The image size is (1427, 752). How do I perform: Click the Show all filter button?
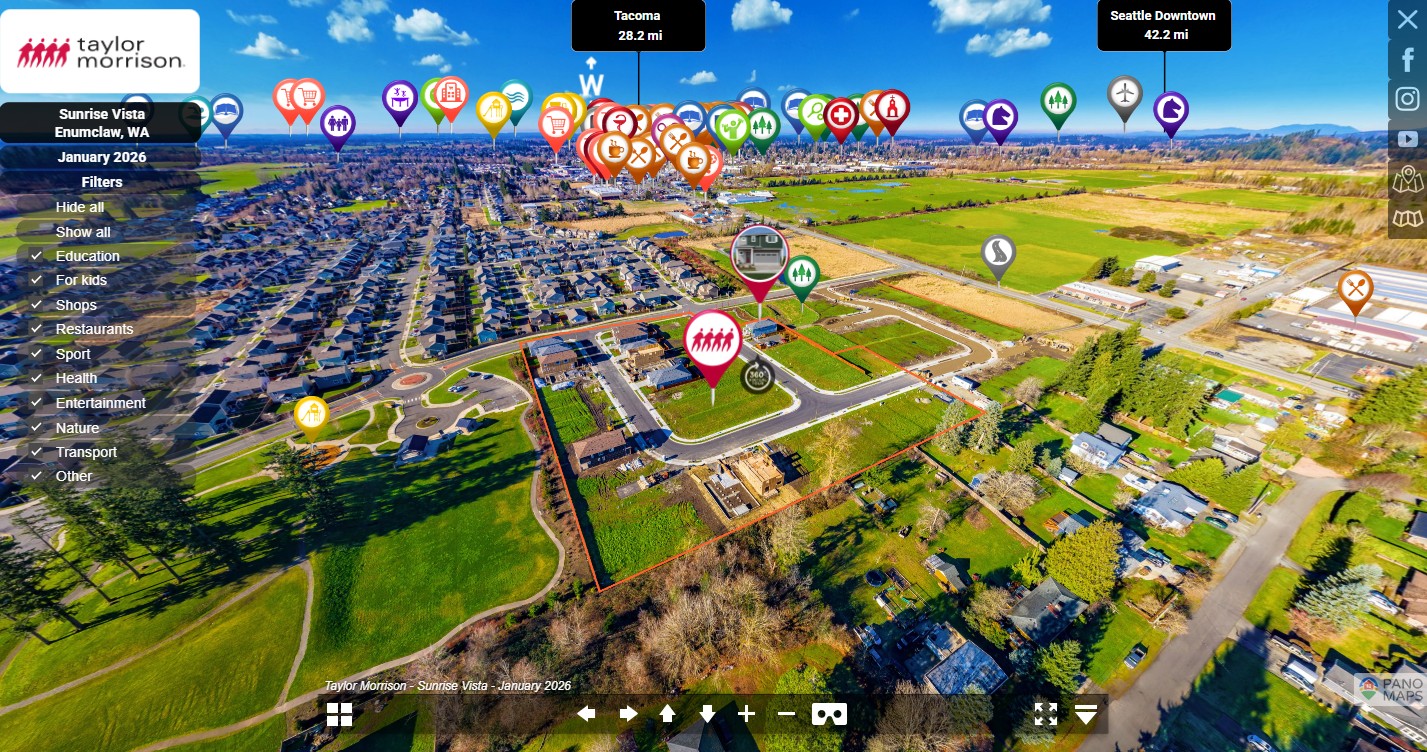click(x=83, y=232)
